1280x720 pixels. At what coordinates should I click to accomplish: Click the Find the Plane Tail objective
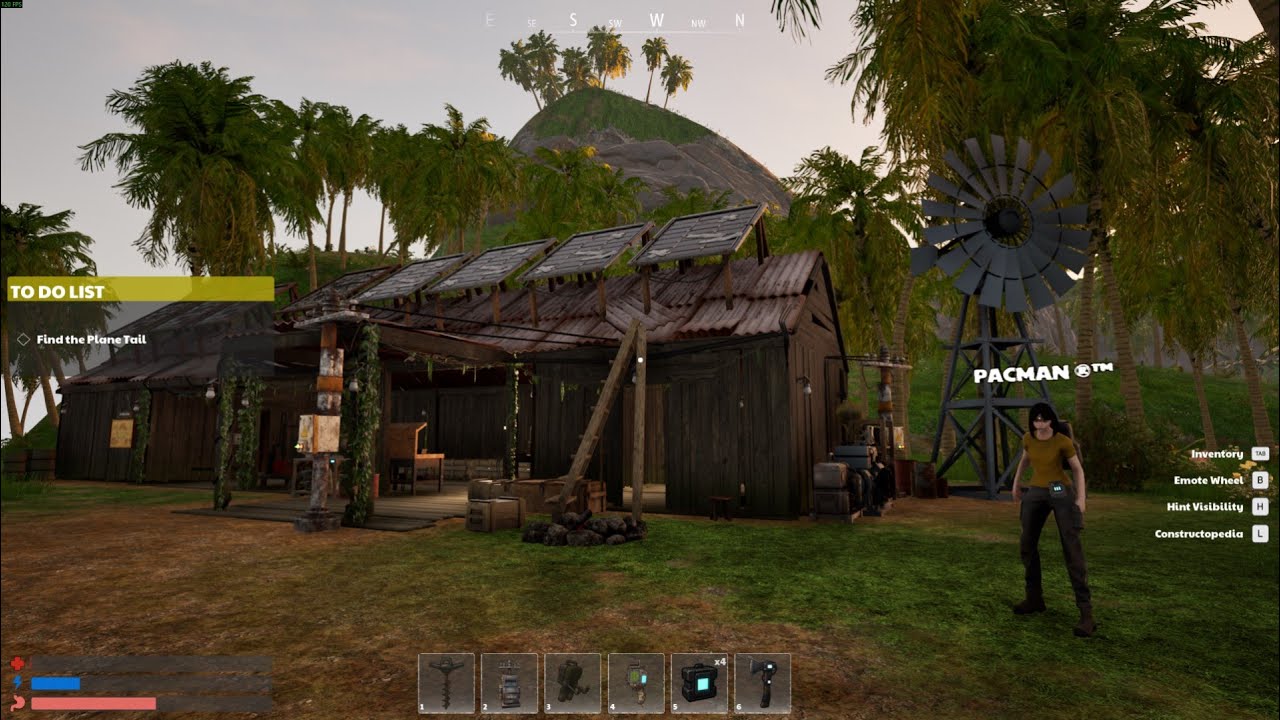click(91, 340)
